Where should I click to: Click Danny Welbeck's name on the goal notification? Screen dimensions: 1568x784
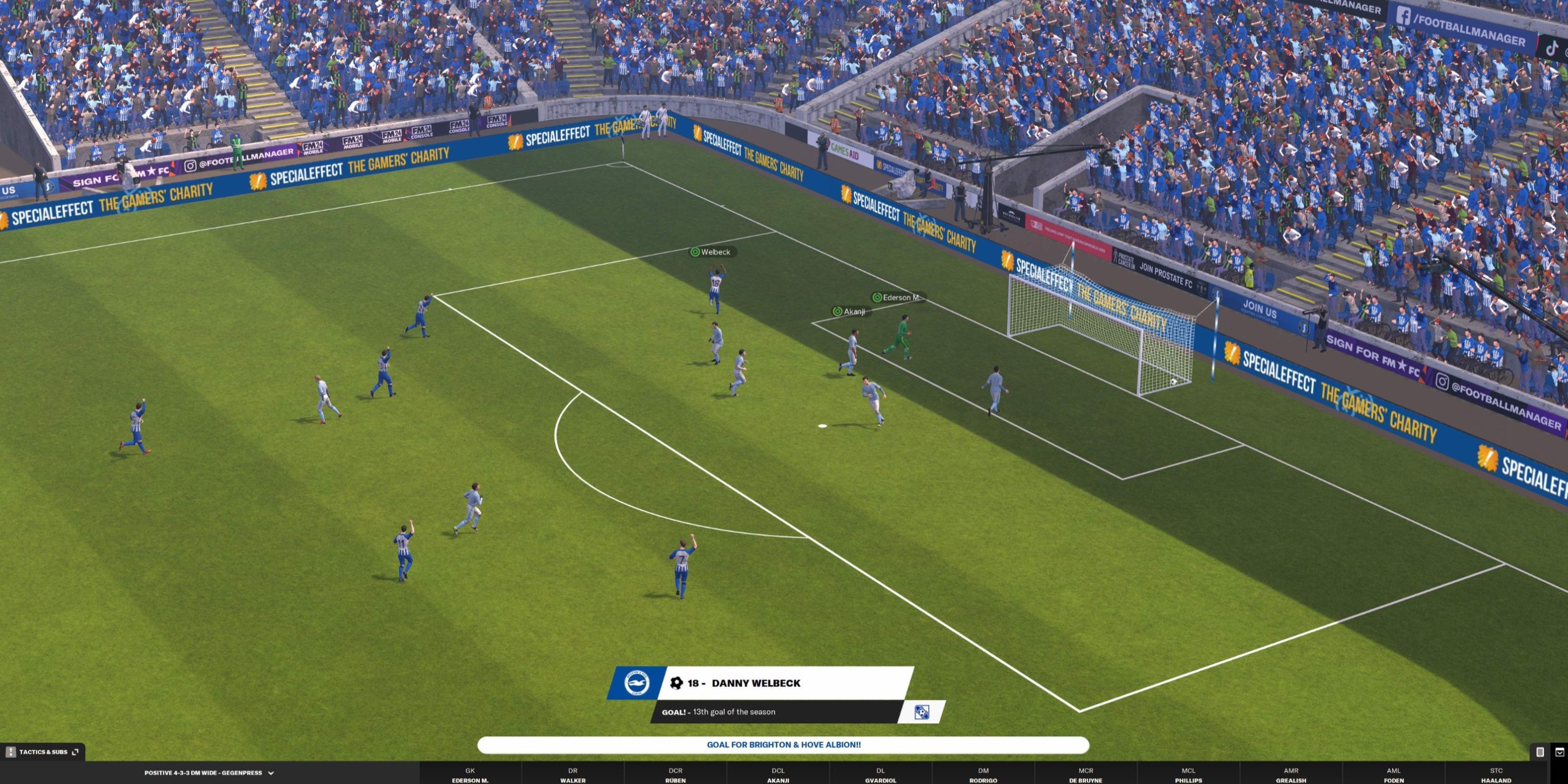(755, 683)
